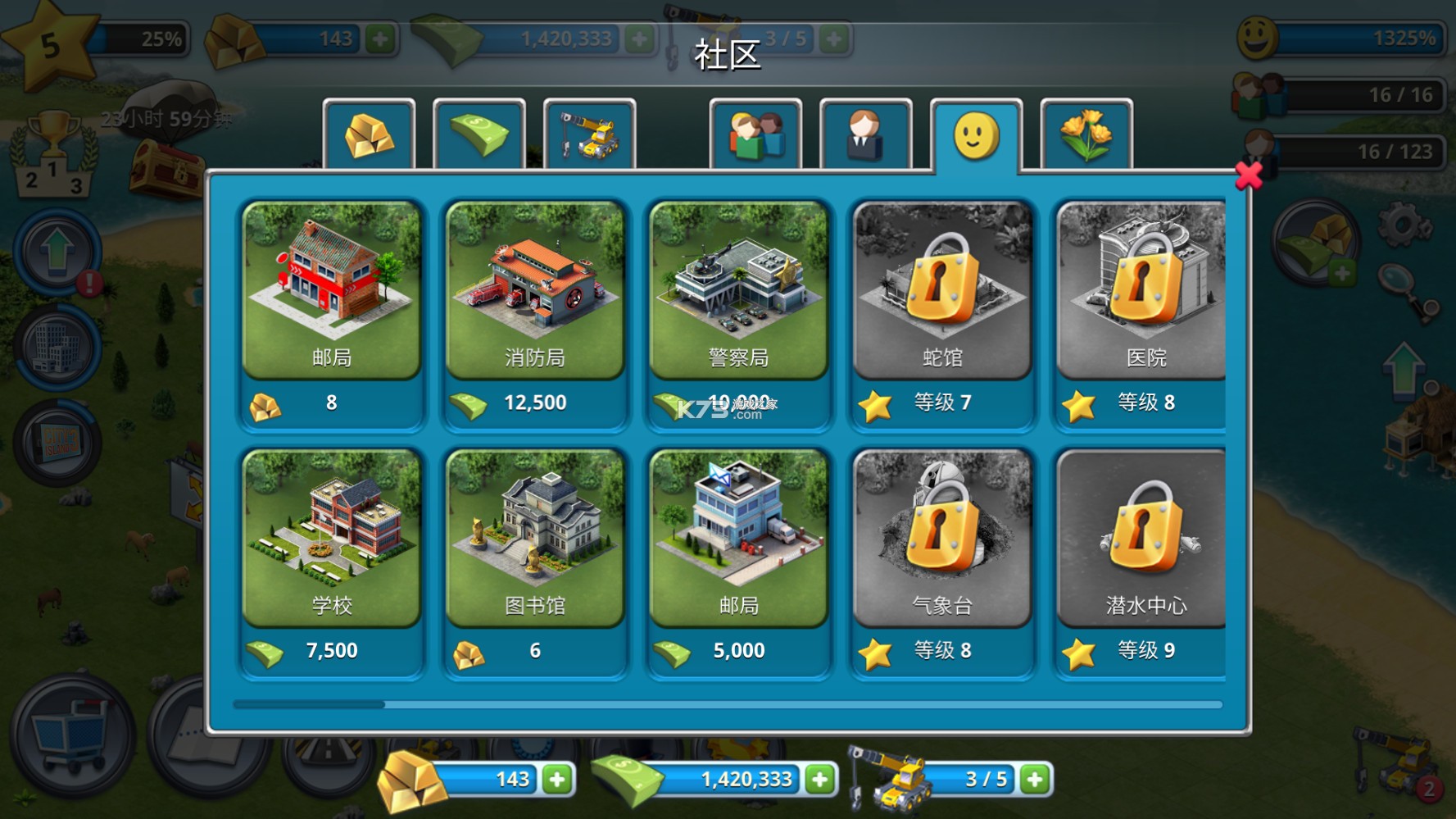Open the businessman category tab icon
Screen dimensions: 1456x819
point(866,135)
